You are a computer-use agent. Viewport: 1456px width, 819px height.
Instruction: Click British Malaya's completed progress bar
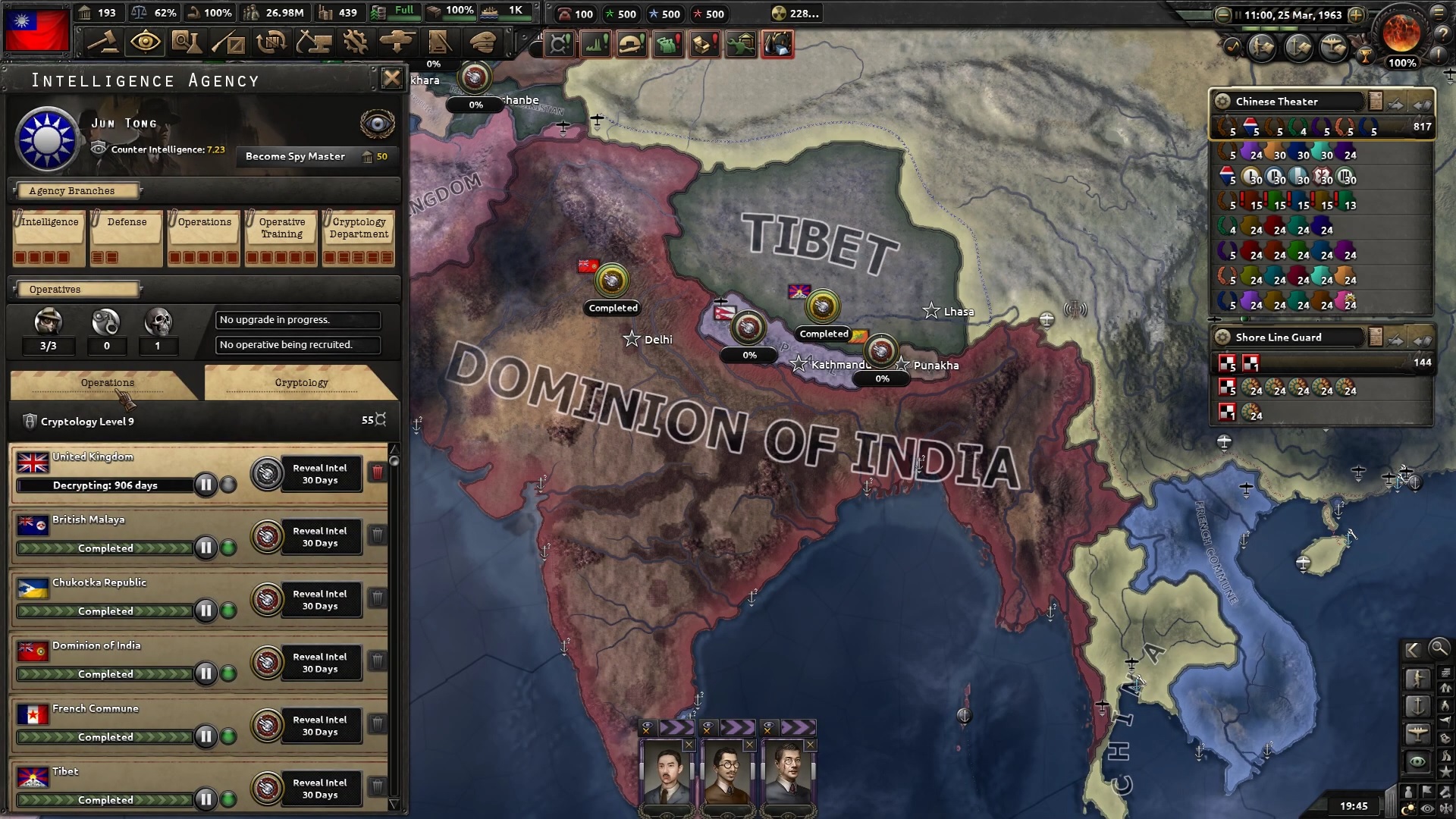tap(106, 548)
